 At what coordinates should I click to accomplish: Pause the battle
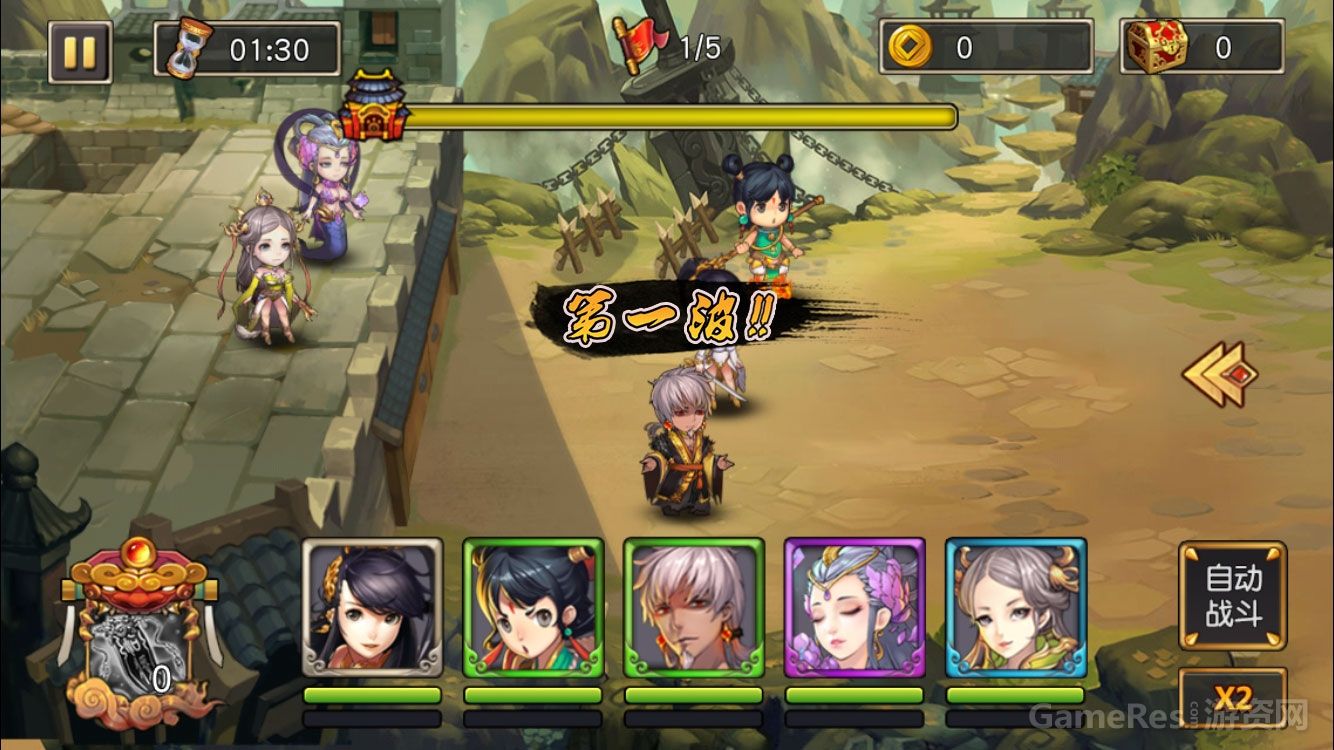[80, 51]
